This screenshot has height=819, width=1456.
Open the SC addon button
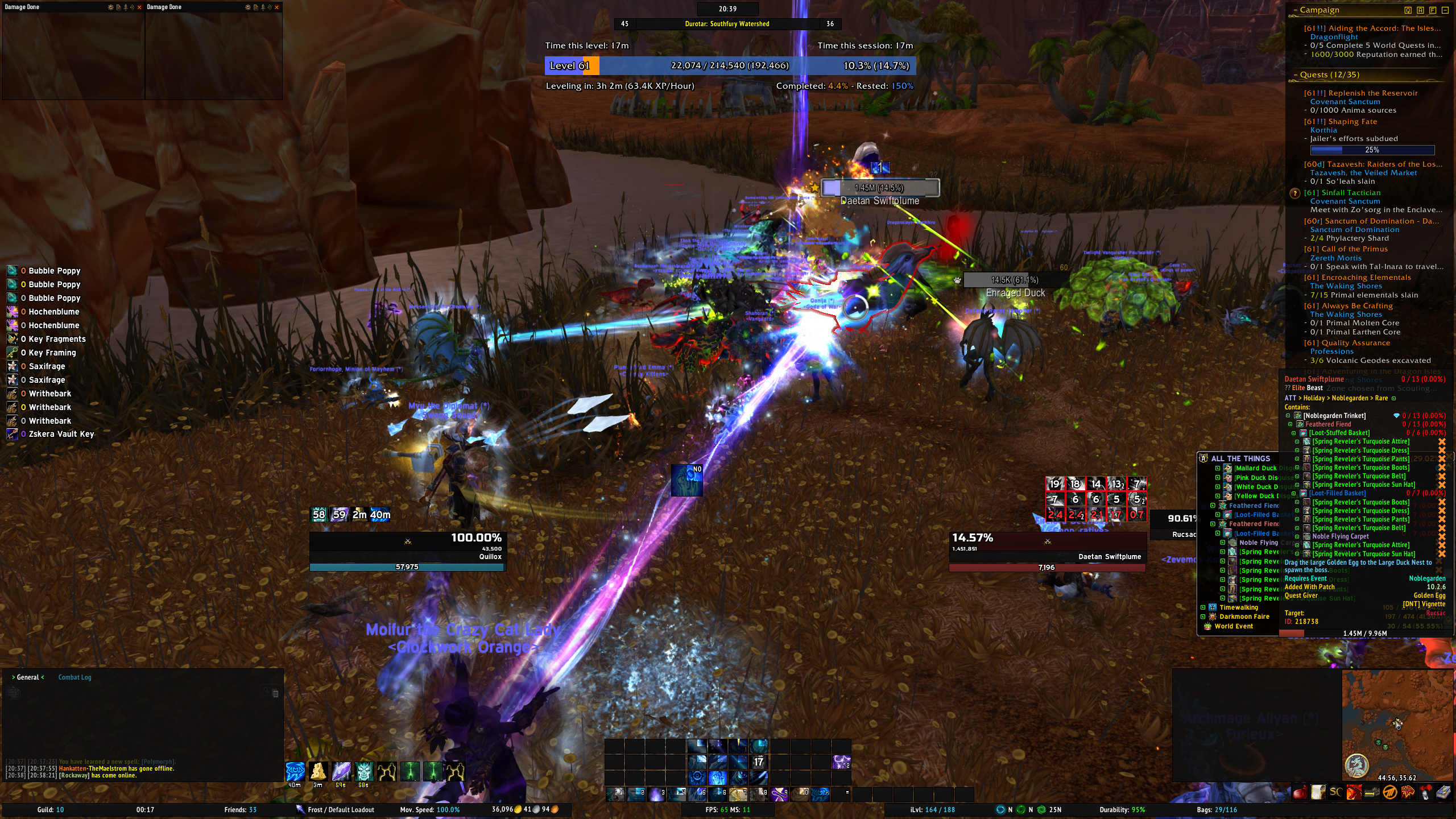click(x=1335, y=792)
